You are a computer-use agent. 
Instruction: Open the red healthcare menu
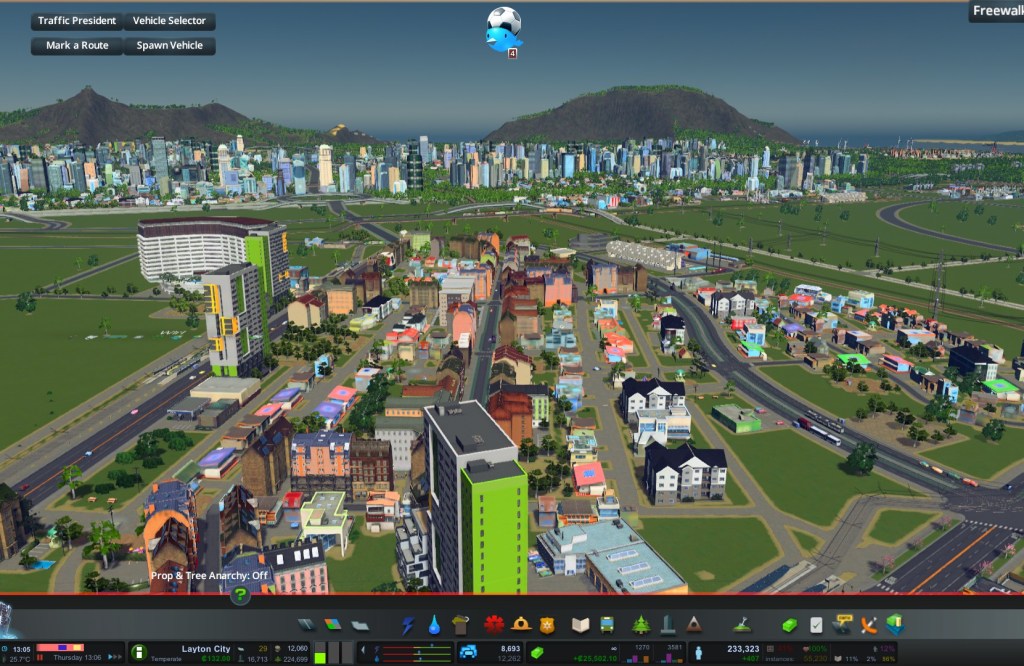click(493, 625)
